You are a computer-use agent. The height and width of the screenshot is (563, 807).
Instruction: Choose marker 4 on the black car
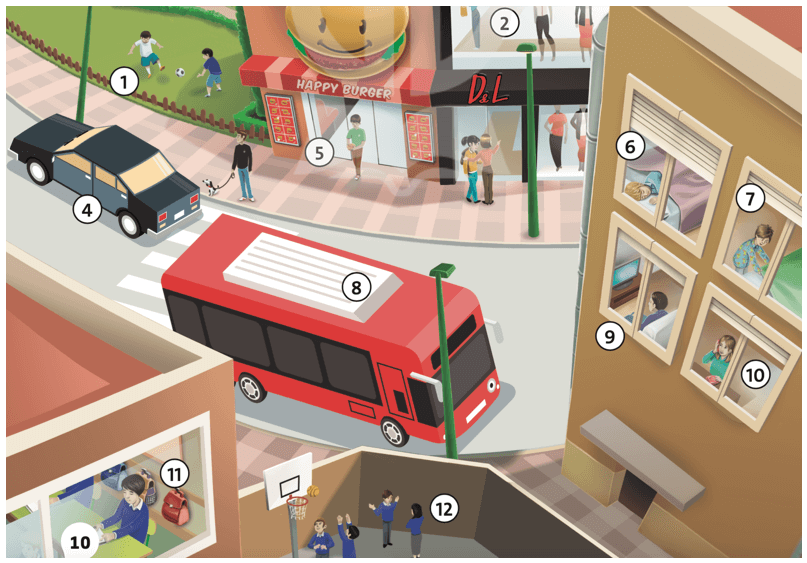(89, 211)
